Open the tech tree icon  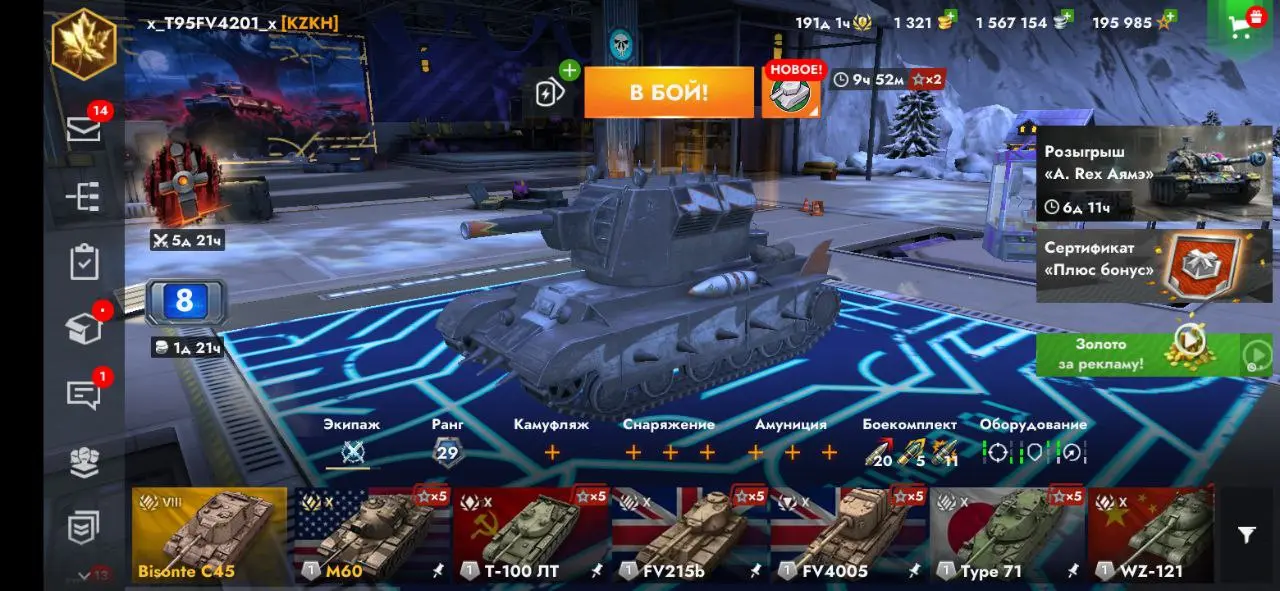pyautogui.click(x=84, y=197)
